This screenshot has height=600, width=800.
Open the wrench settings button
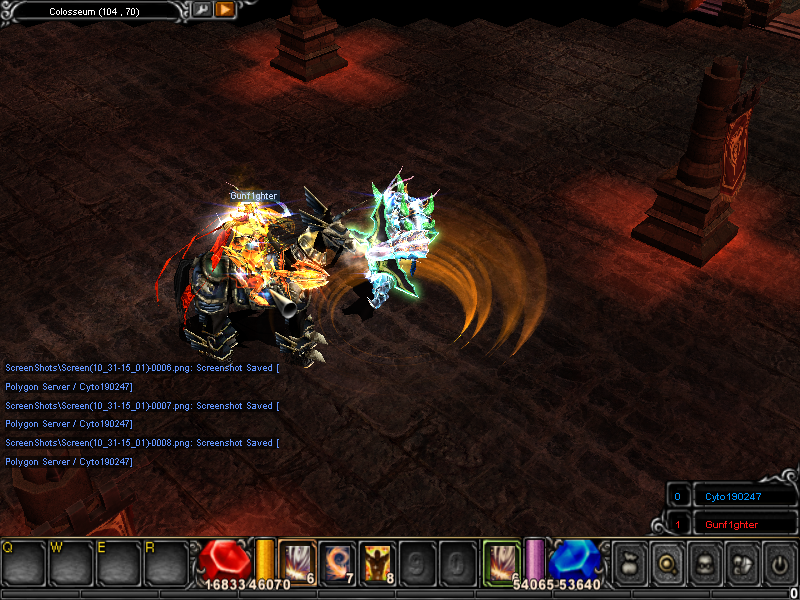[x=202, y=10]
